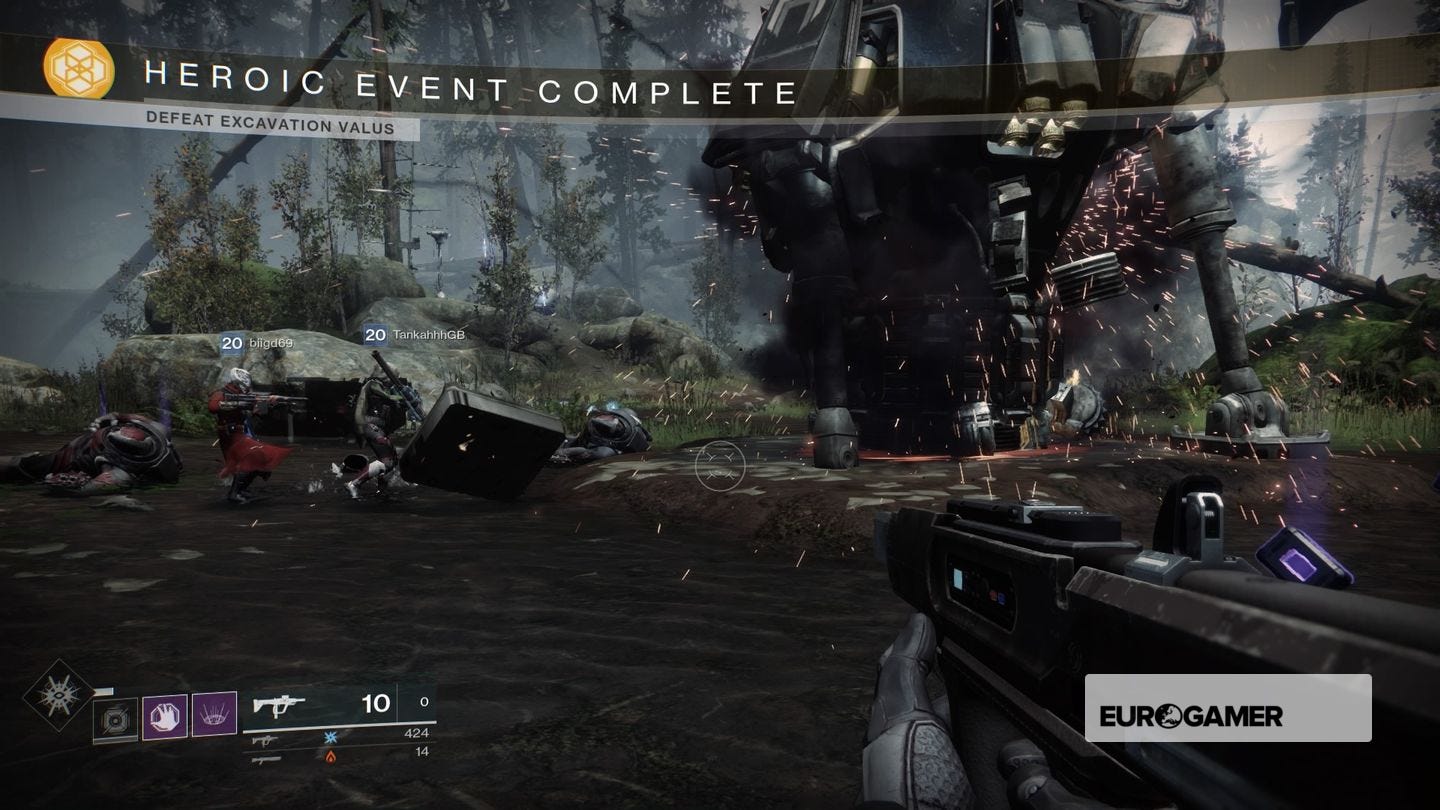Select the Defeat Excavation Valus objective label

pyautogui.click(x=270, y=127)
